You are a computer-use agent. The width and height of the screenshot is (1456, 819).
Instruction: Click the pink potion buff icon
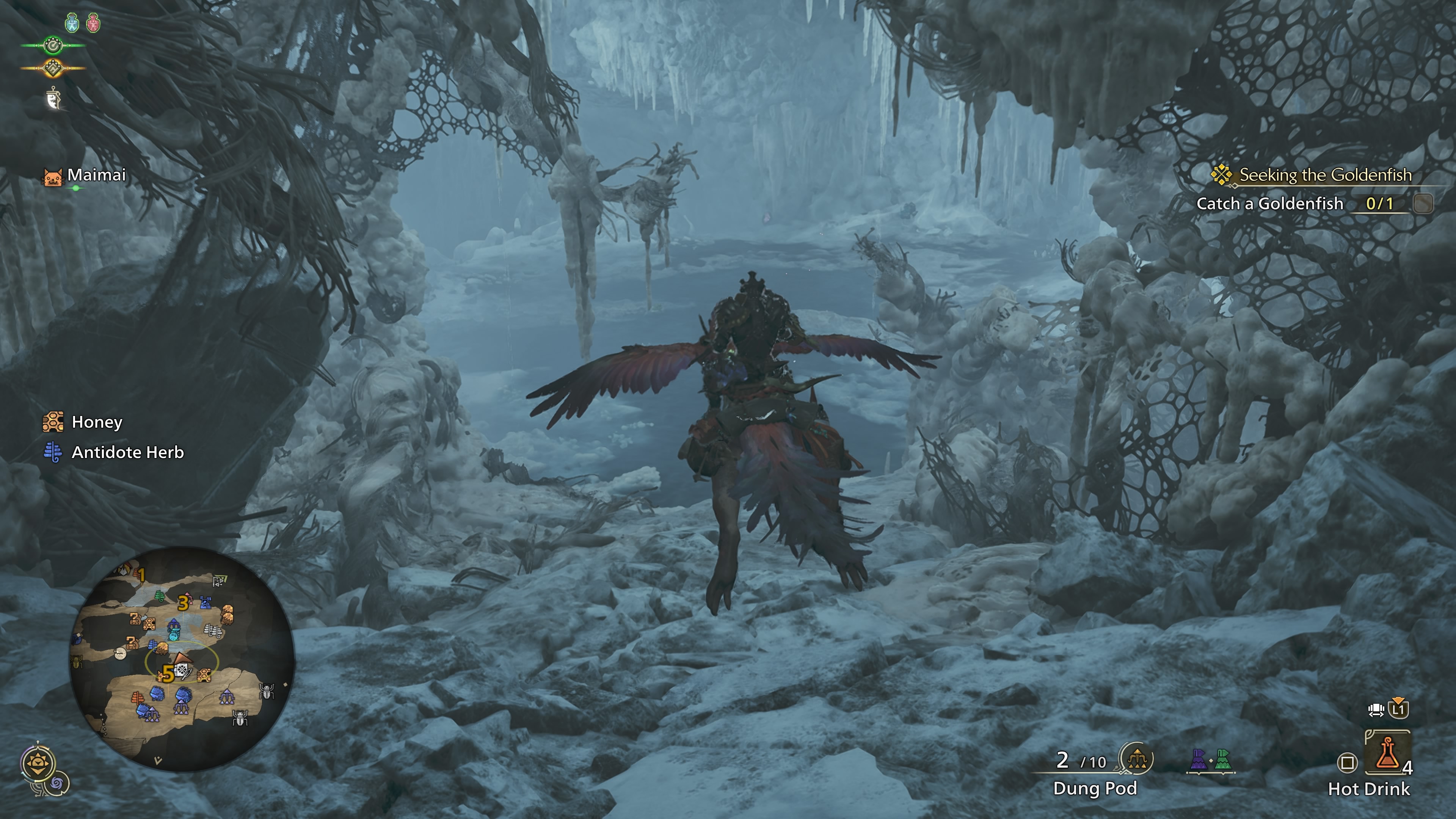pos(93,23)
